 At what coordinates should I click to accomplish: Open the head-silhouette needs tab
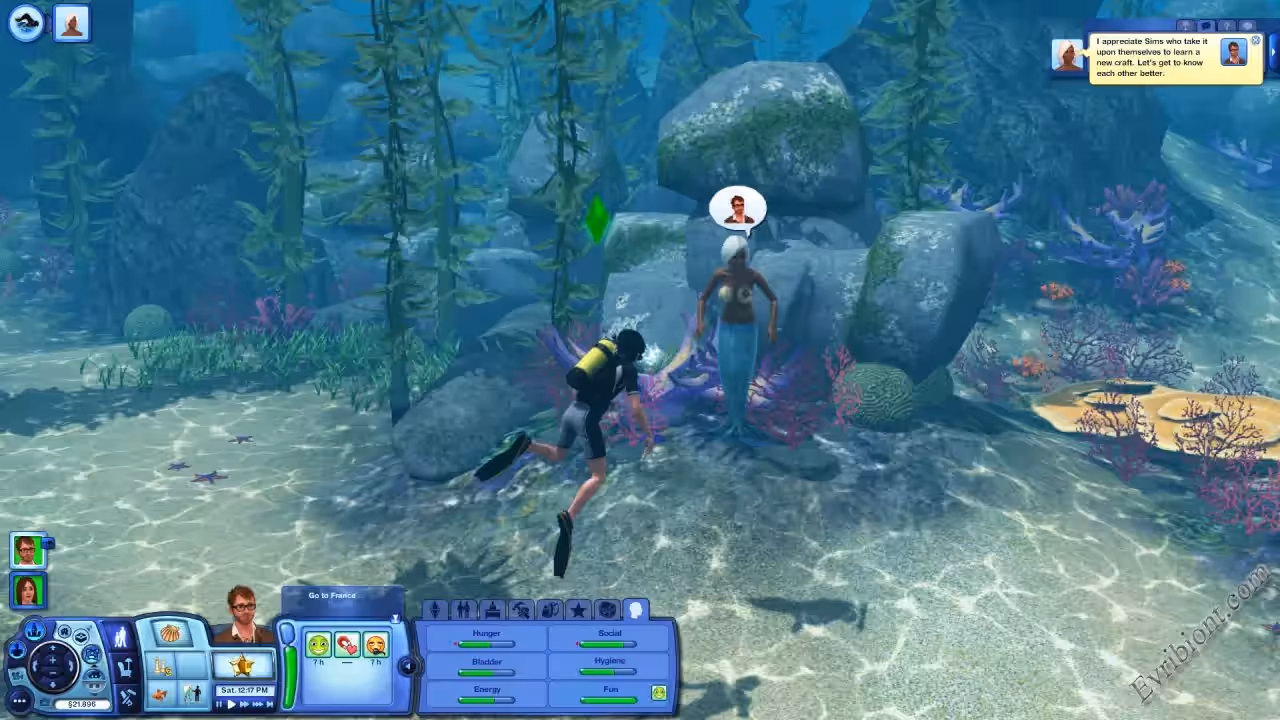[x=635, y=610]
